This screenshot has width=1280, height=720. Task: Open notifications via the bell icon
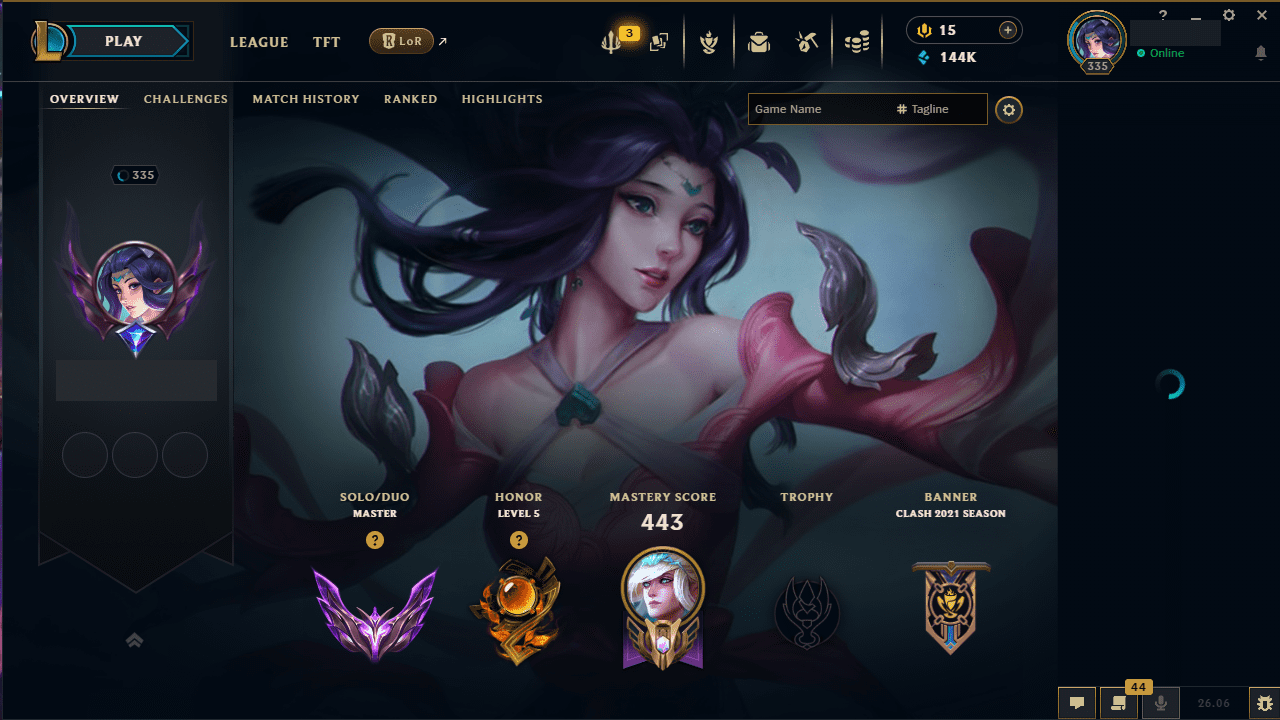[x=1261, y=53]
